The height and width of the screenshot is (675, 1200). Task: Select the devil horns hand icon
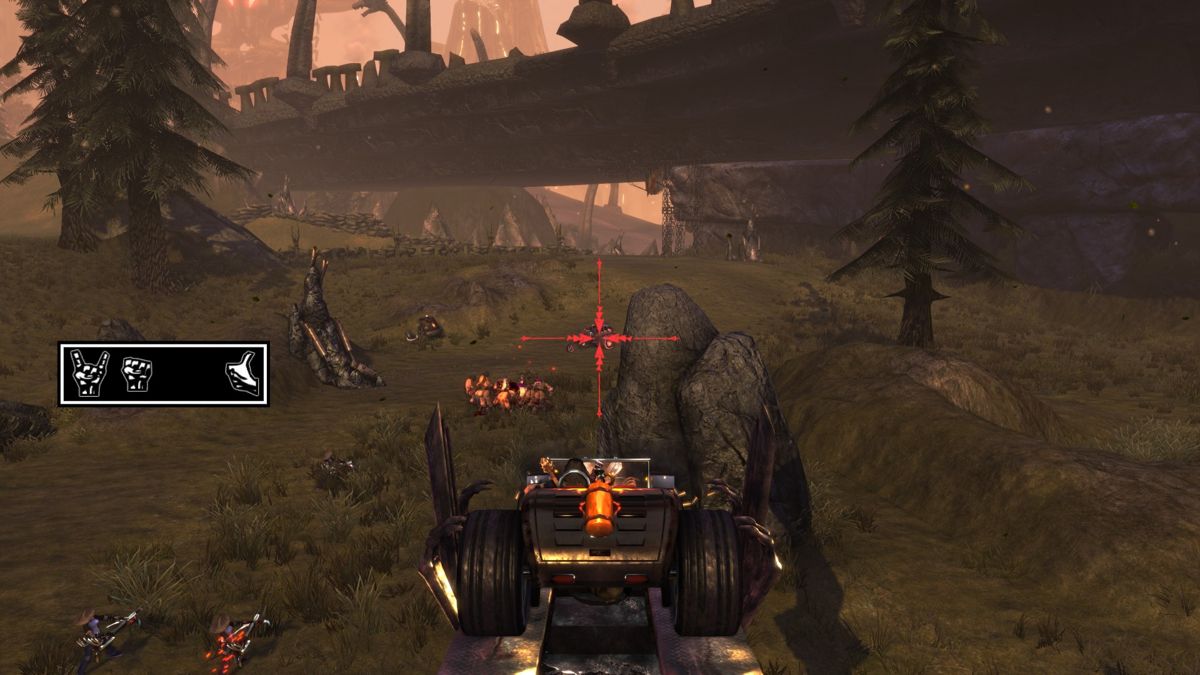(x=89, y=373)
